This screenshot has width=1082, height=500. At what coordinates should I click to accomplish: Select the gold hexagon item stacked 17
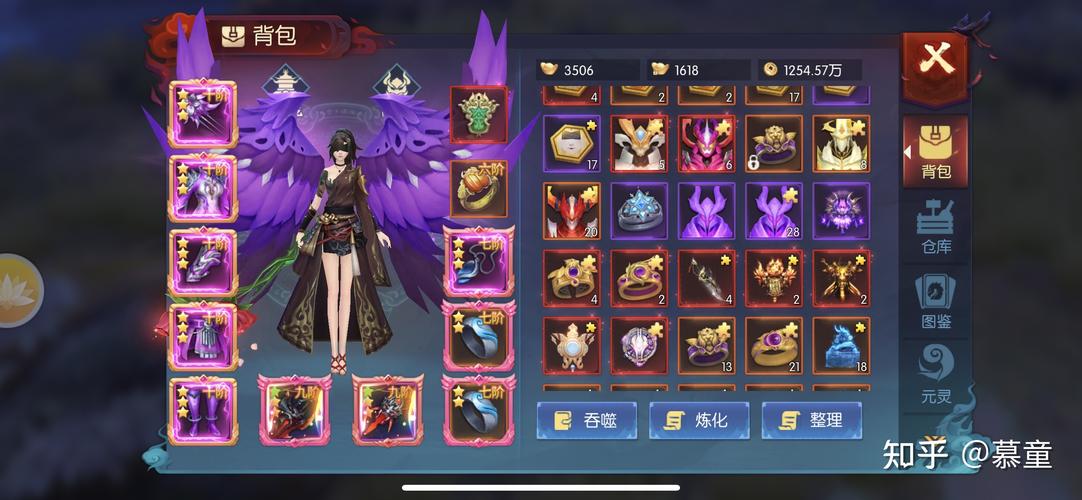click(571, 143)
